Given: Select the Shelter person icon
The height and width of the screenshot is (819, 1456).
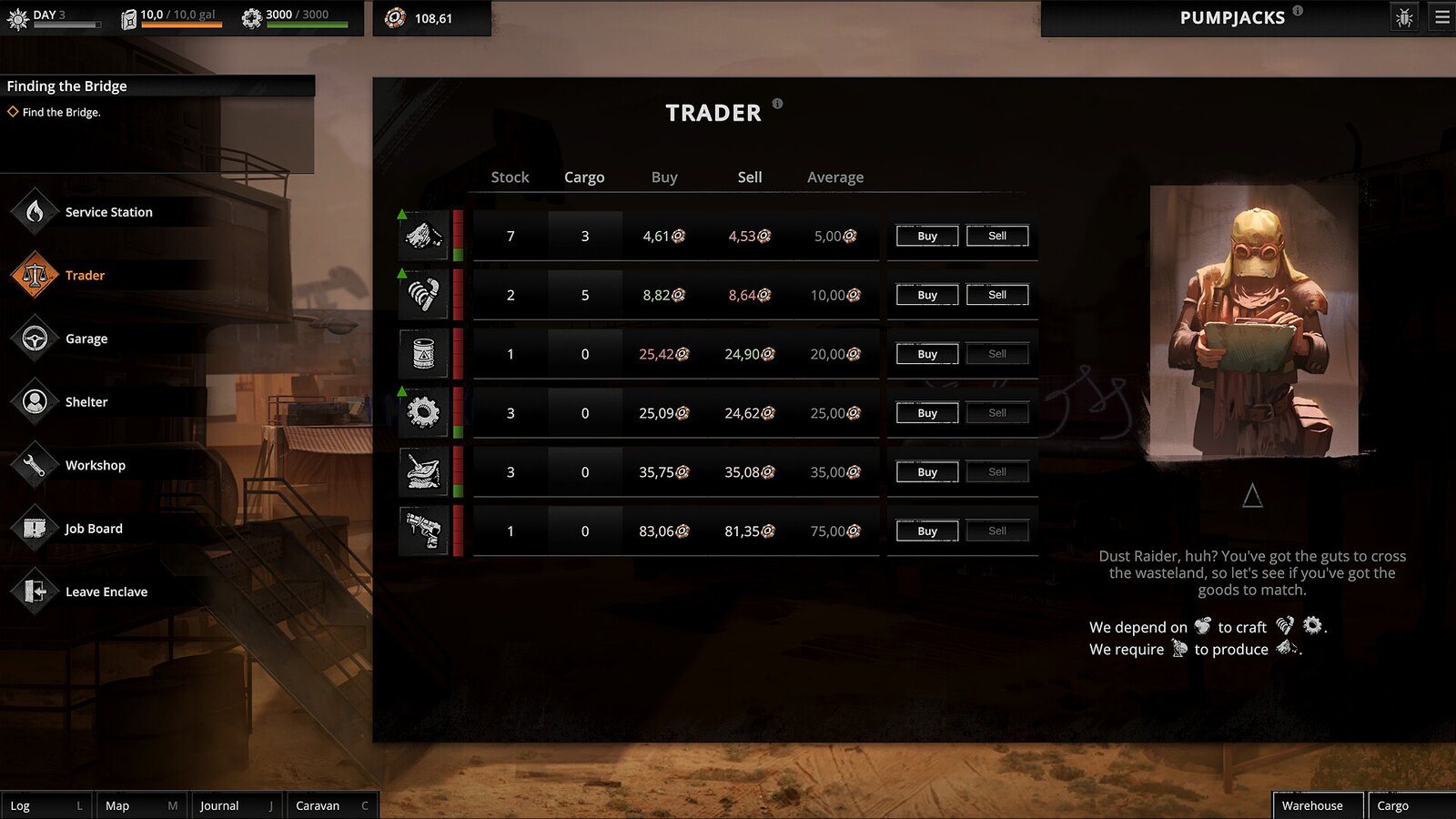Looking at the screenshot, I should pos(35,401).
